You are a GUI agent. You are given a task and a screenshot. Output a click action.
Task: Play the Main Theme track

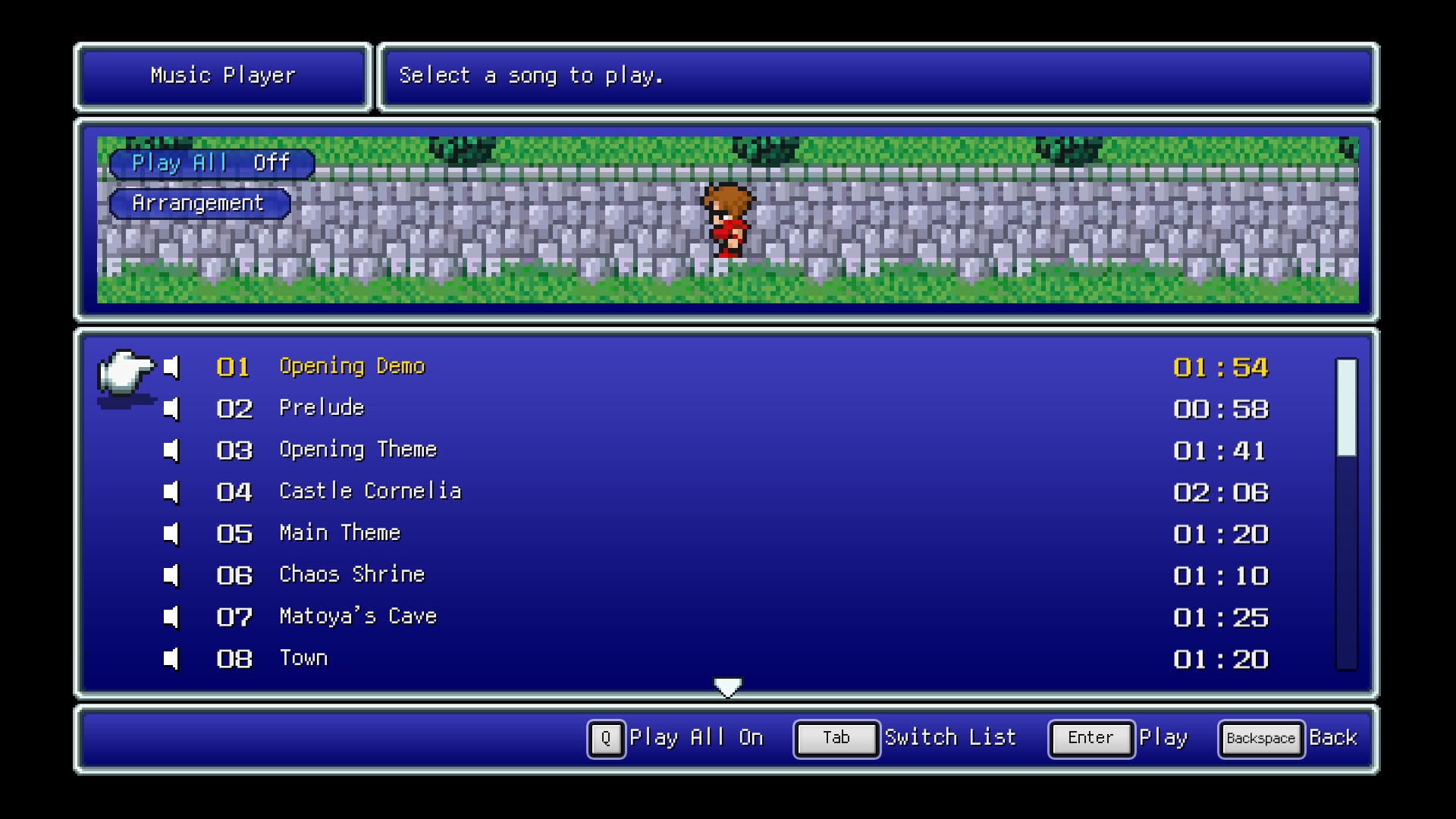coord(340,534)
